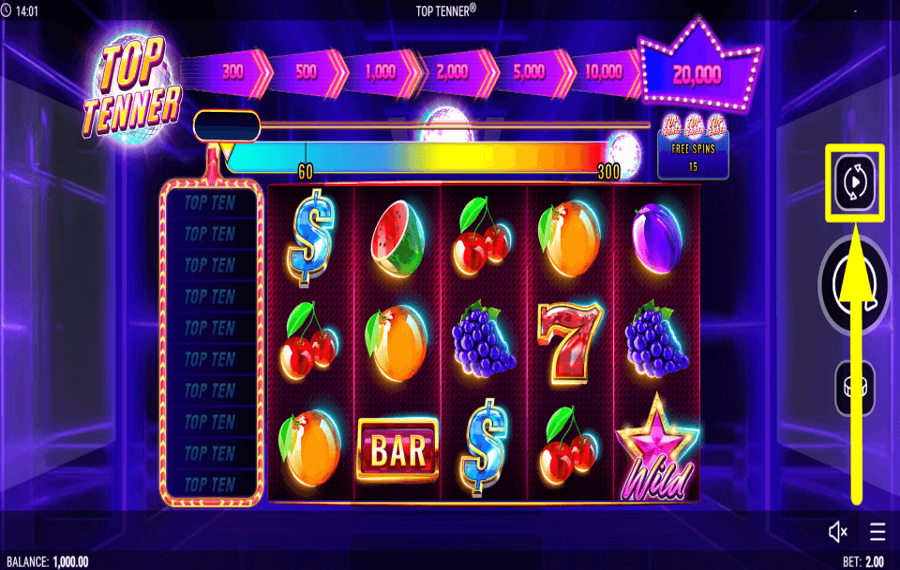Screen dimensions: 900x570
Task: Open the hamburger menu
Action: (877, 531)
